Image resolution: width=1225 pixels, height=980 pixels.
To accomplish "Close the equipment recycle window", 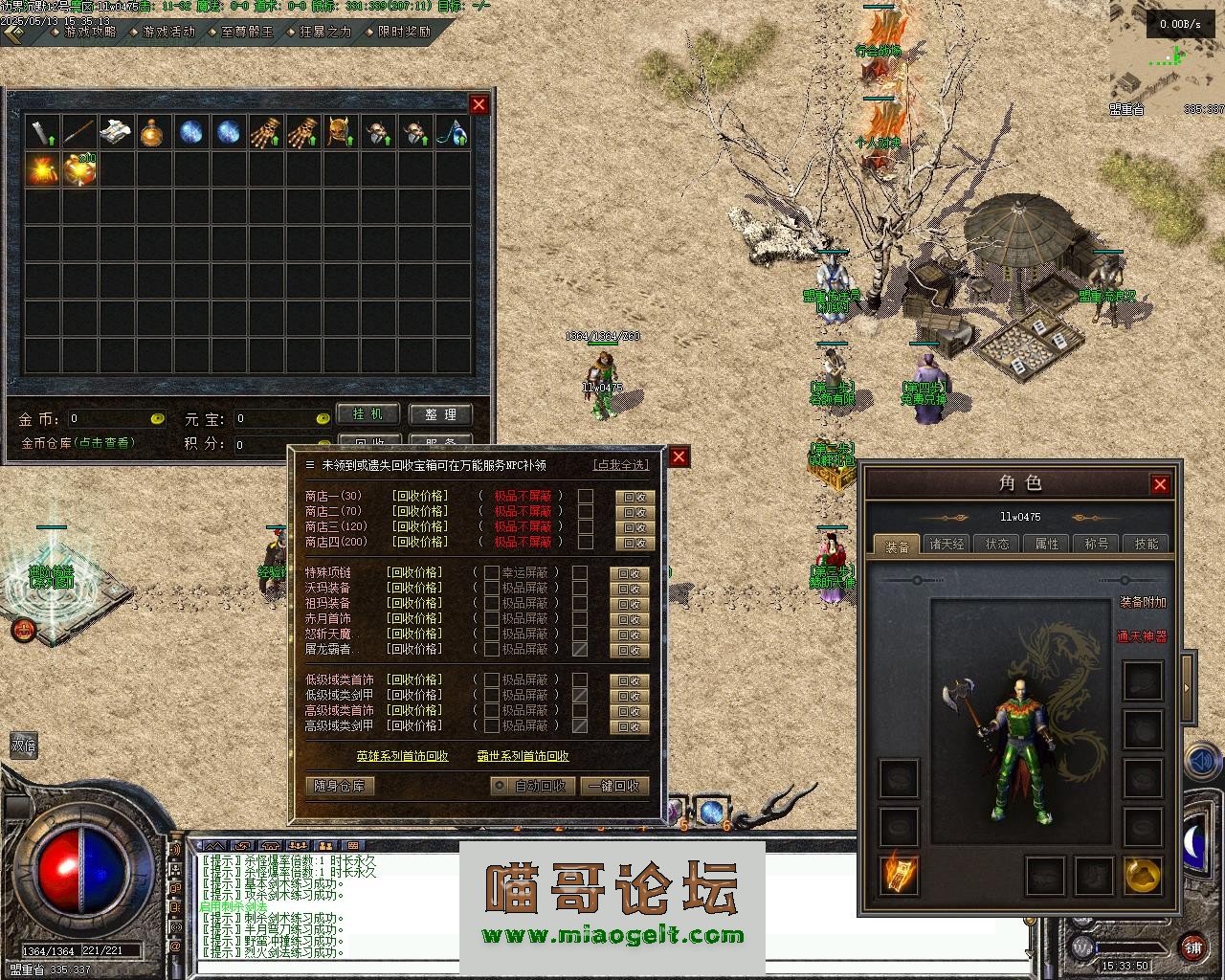I will [679, 457].
